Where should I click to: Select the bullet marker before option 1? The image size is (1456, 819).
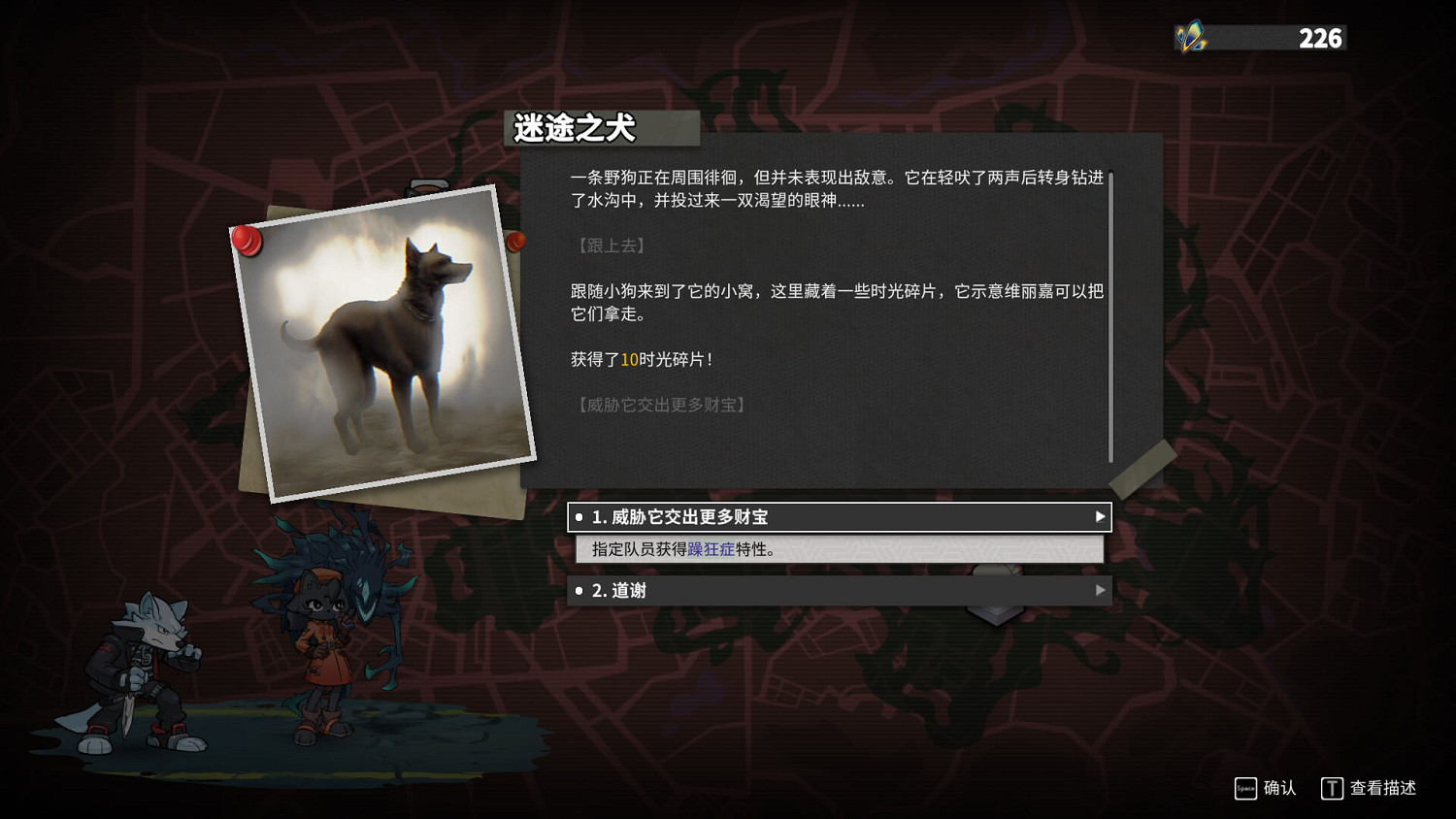pyautogui.click(x=579, y=517)
